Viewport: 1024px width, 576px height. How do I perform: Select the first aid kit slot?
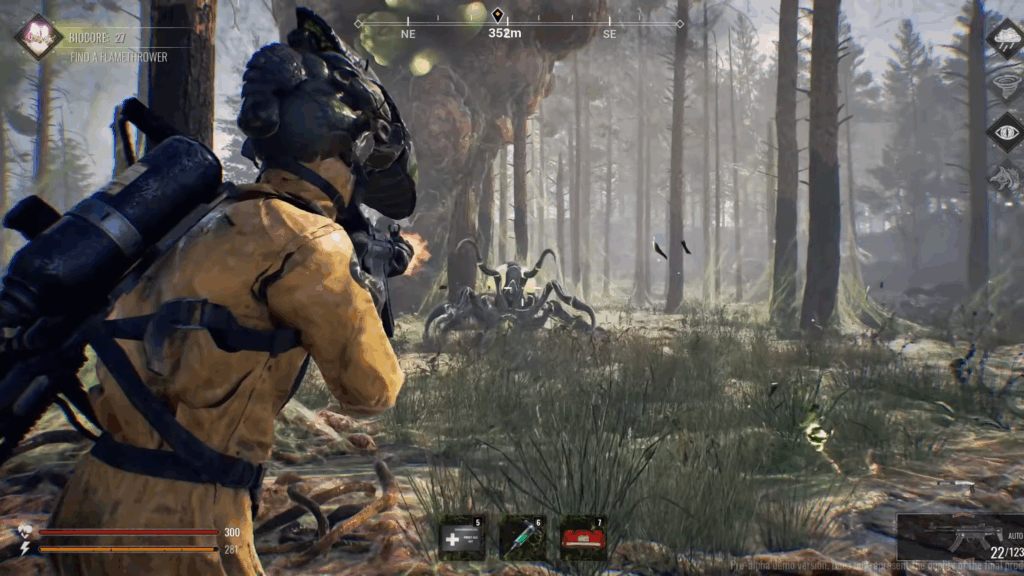click(x=462, y=538)
